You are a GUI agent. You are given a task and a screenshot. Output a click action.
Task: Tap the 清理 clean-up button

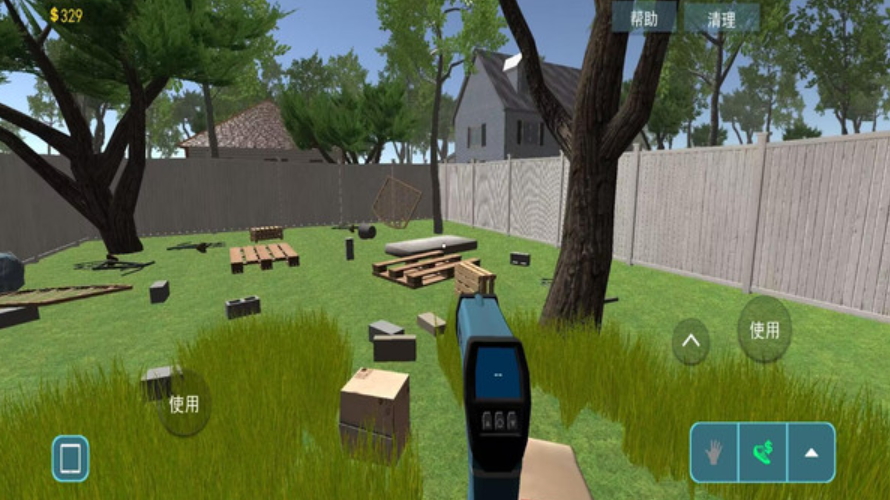pos(721,18)
